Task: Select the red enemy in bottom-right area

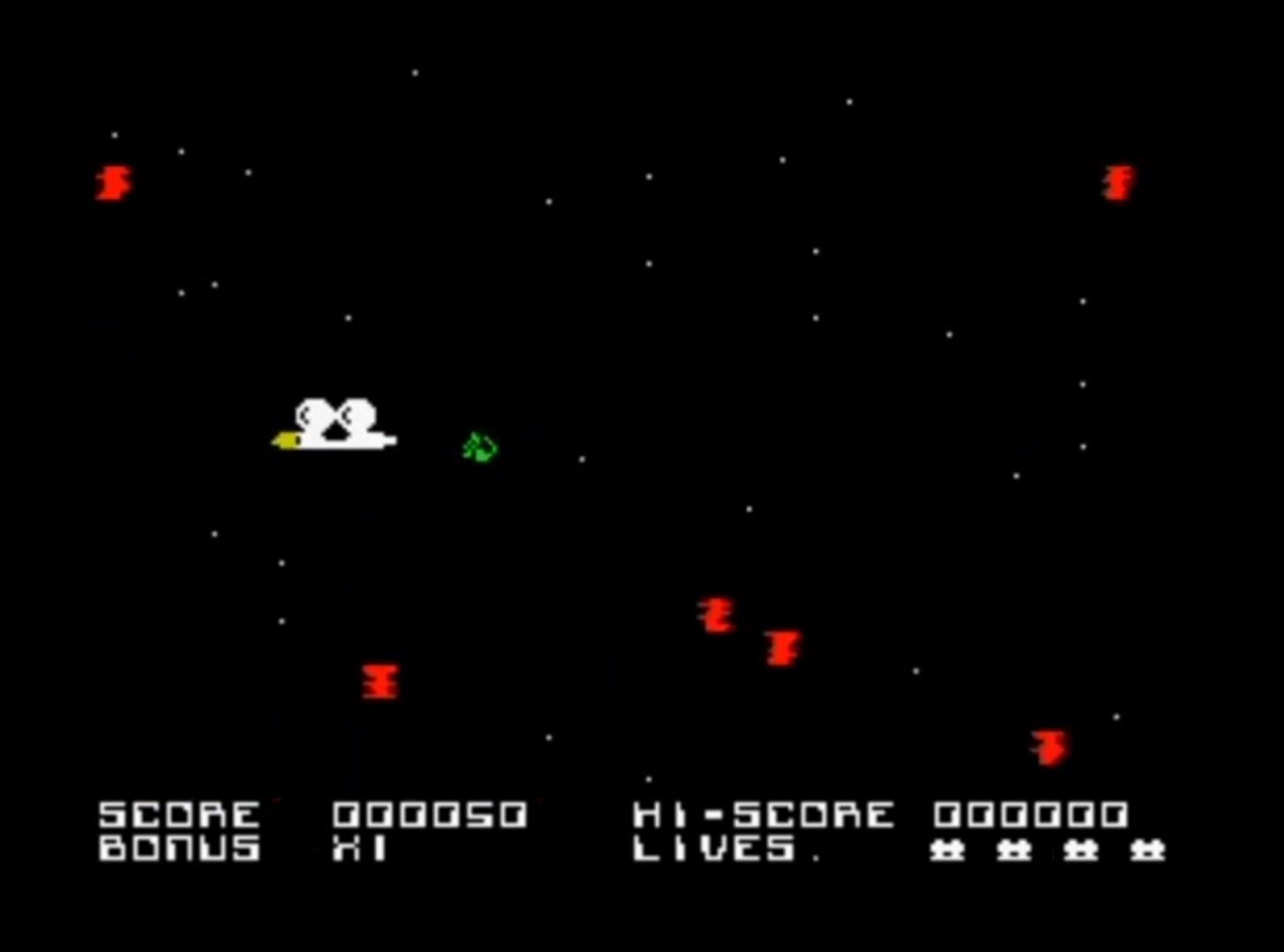Action: pos(1051,747)
